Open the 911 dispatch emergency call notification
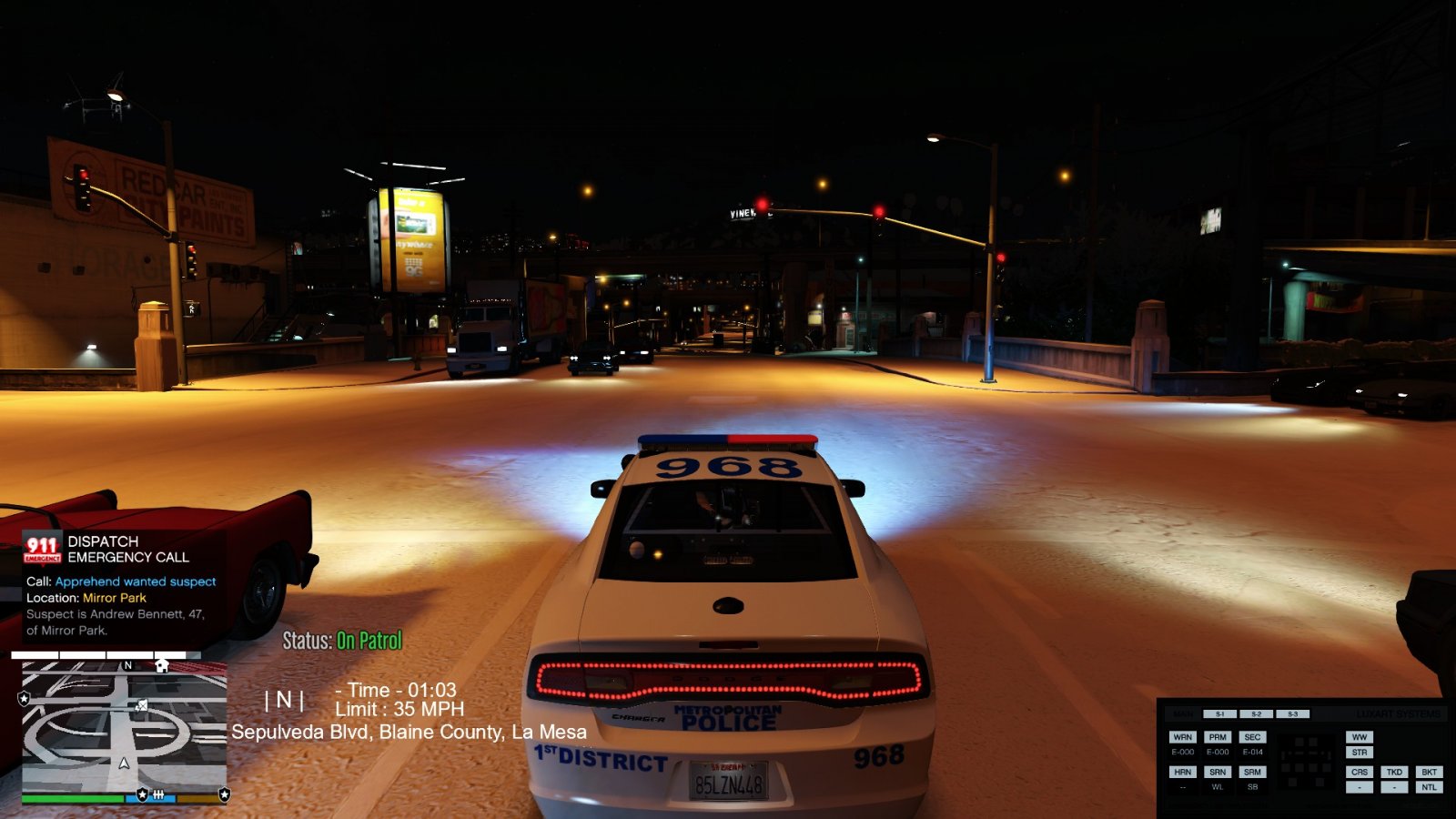 118,582
